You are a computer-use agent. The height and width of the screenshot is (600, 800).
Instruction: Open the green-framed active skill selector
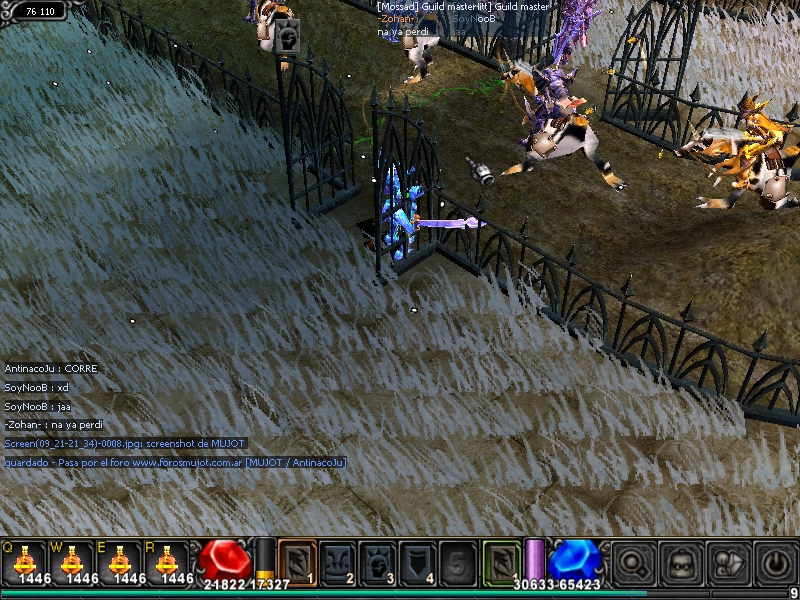tap(502, 561)
